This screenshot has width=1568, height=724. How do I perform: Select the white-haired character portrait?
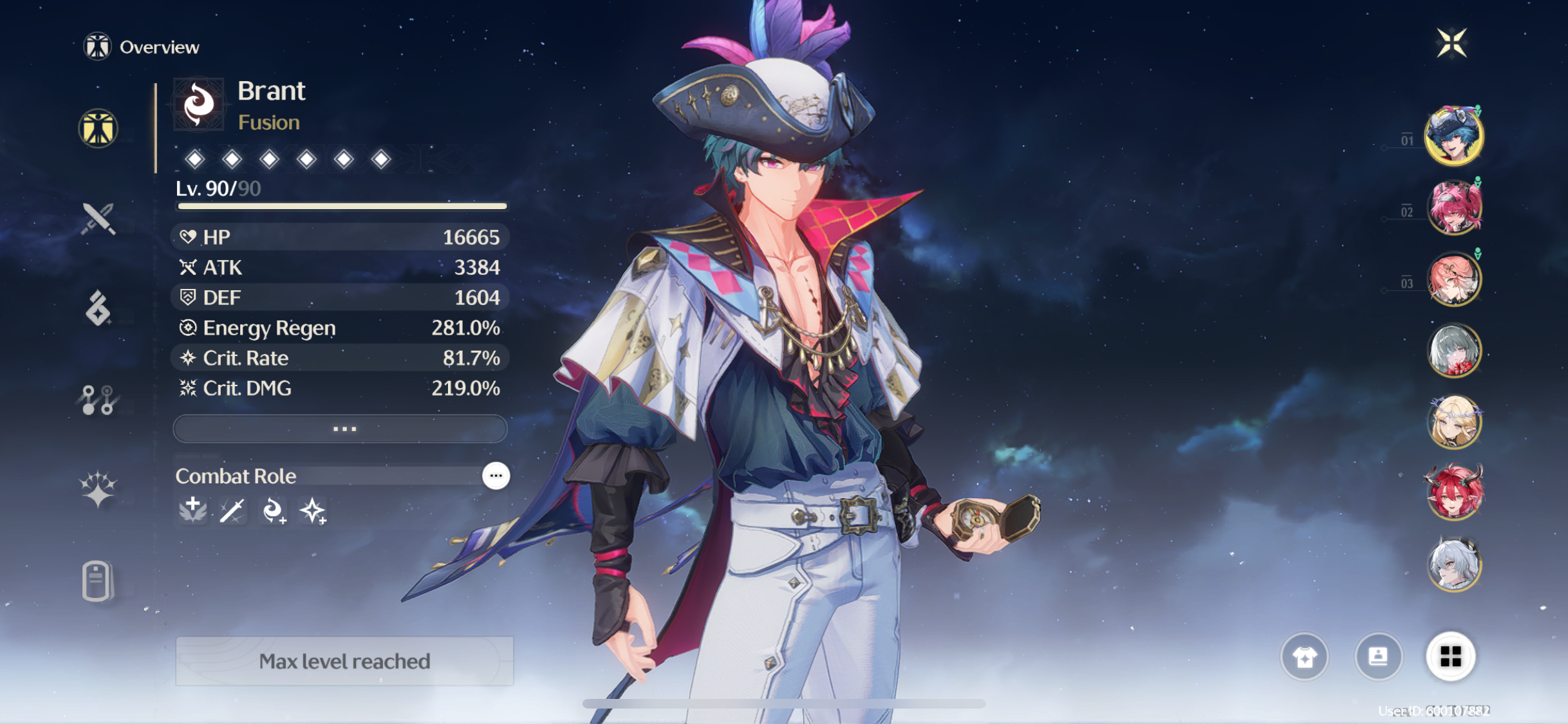1454,564
